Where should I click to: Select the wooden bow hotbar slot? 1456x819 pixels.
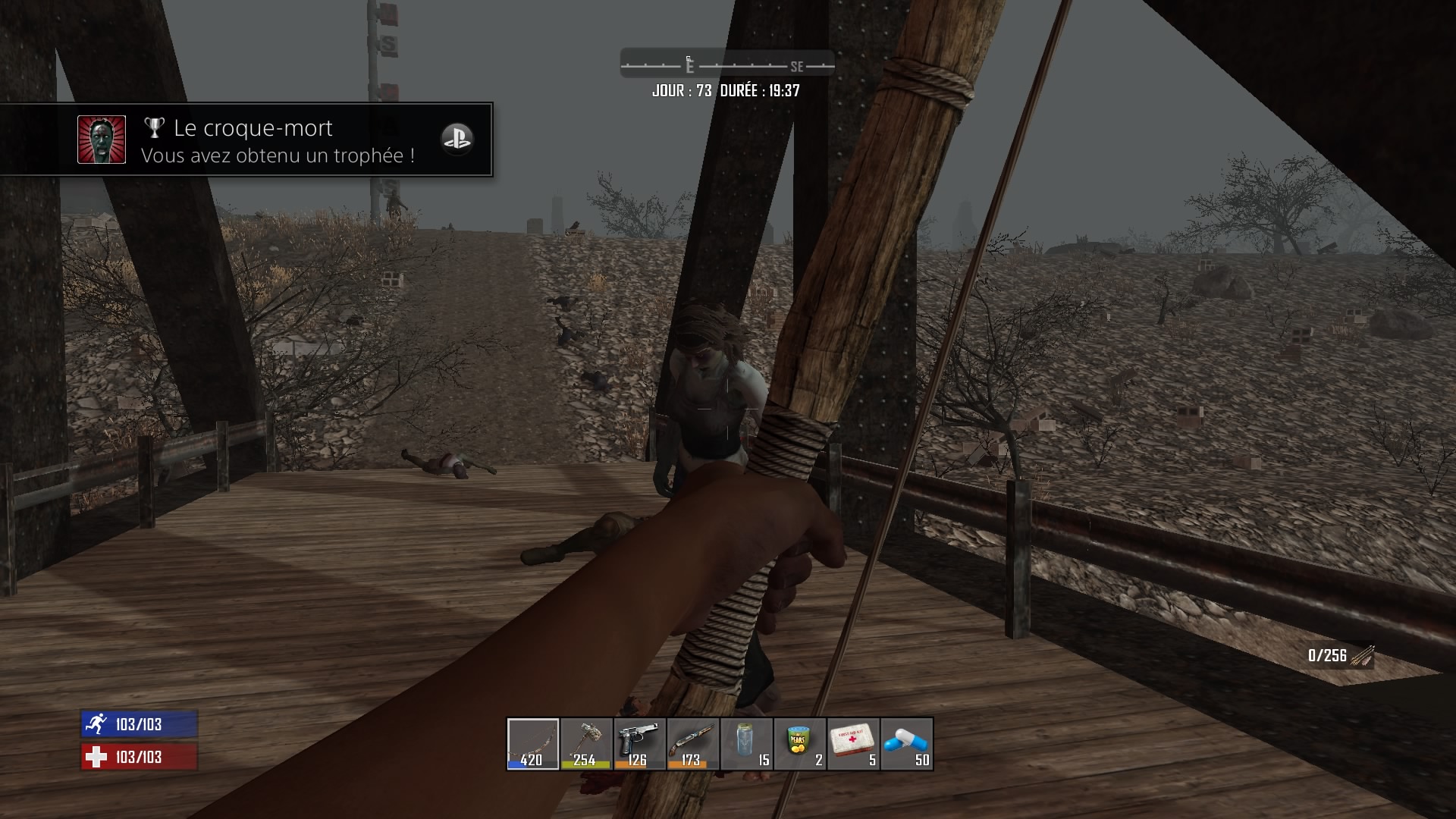click(x=533, y=744)
